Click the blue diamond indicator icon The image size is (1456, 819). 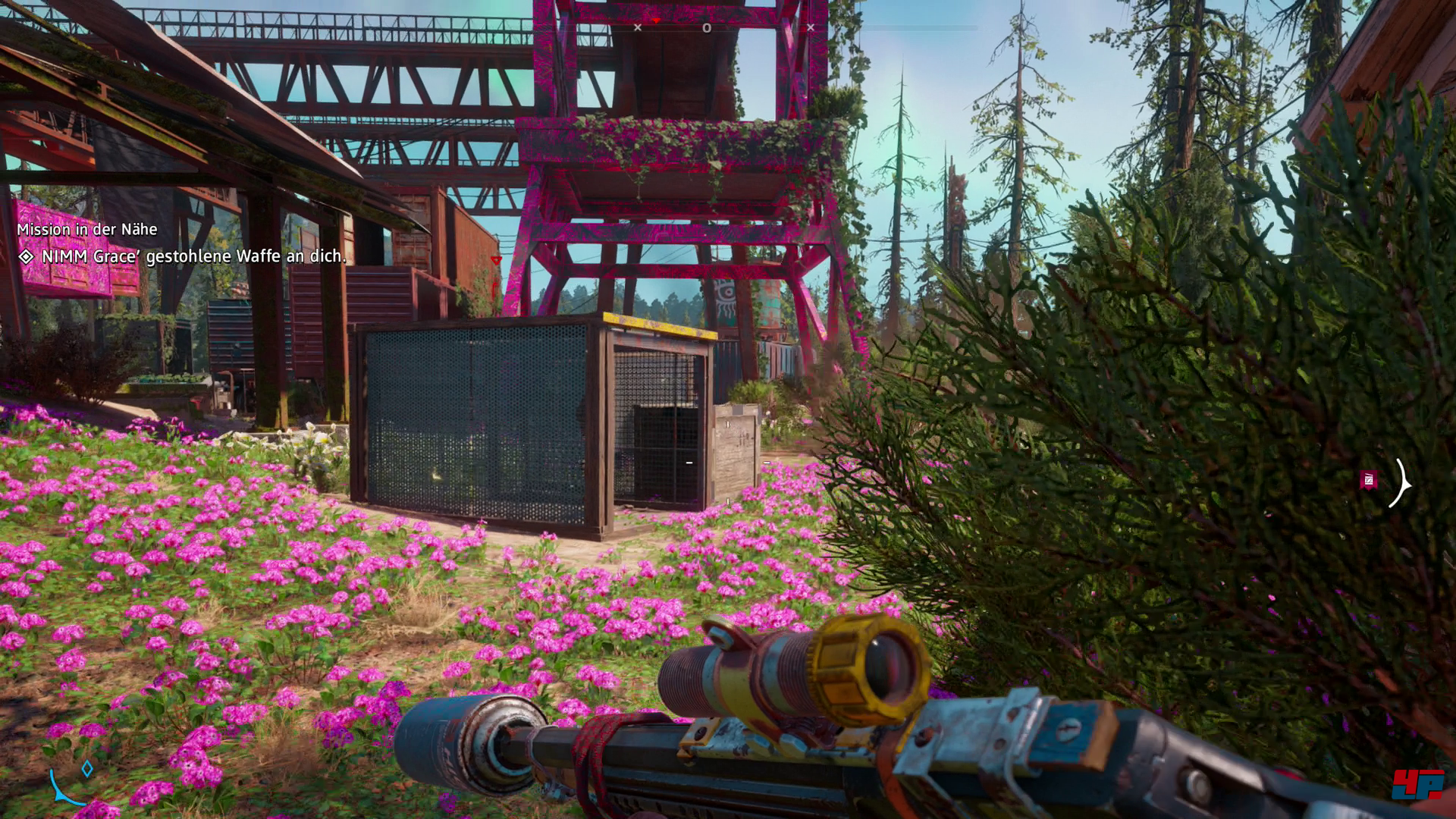click(x=87, y=769)
